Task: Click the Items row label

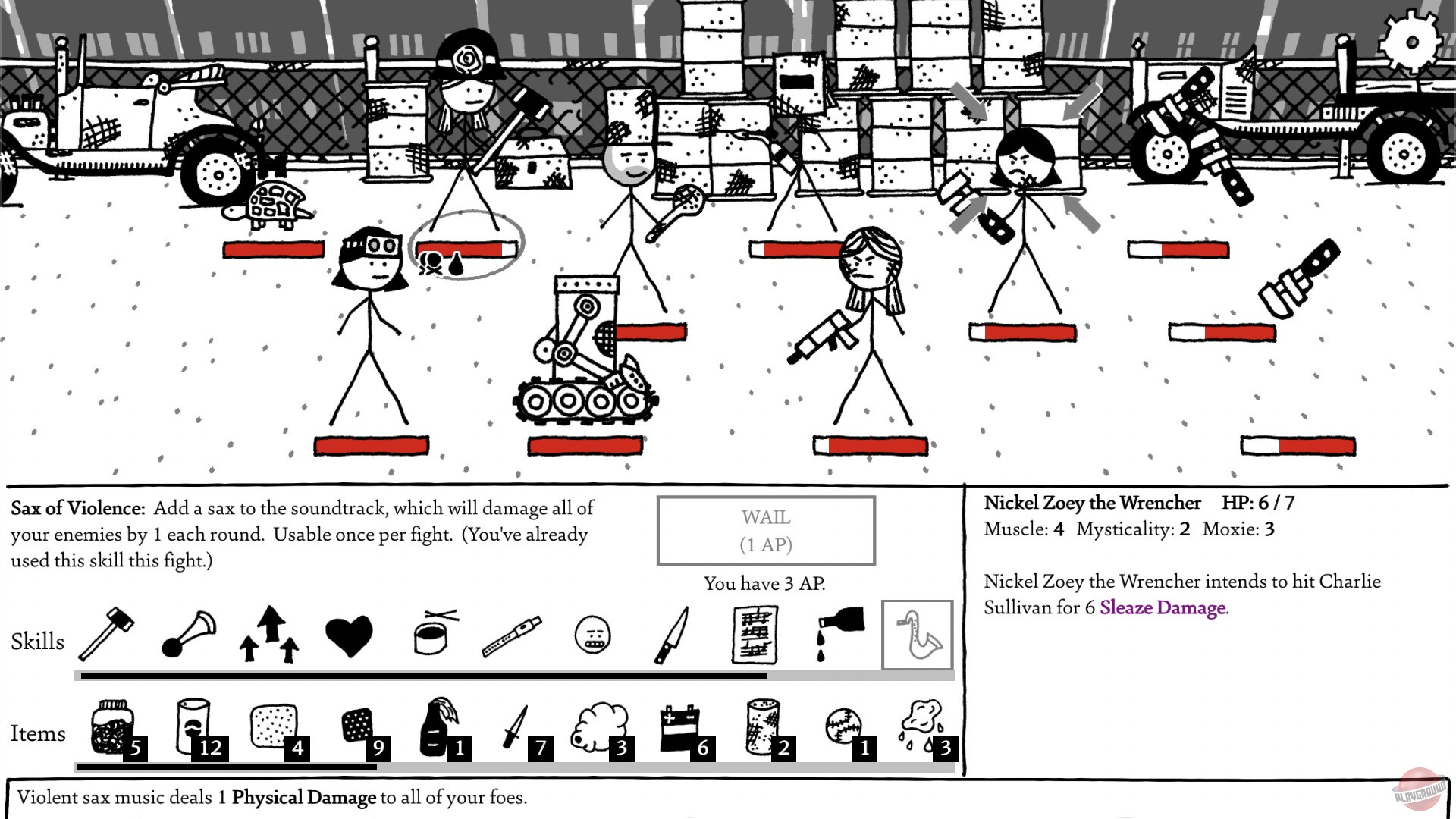Action: click(37, 733)
